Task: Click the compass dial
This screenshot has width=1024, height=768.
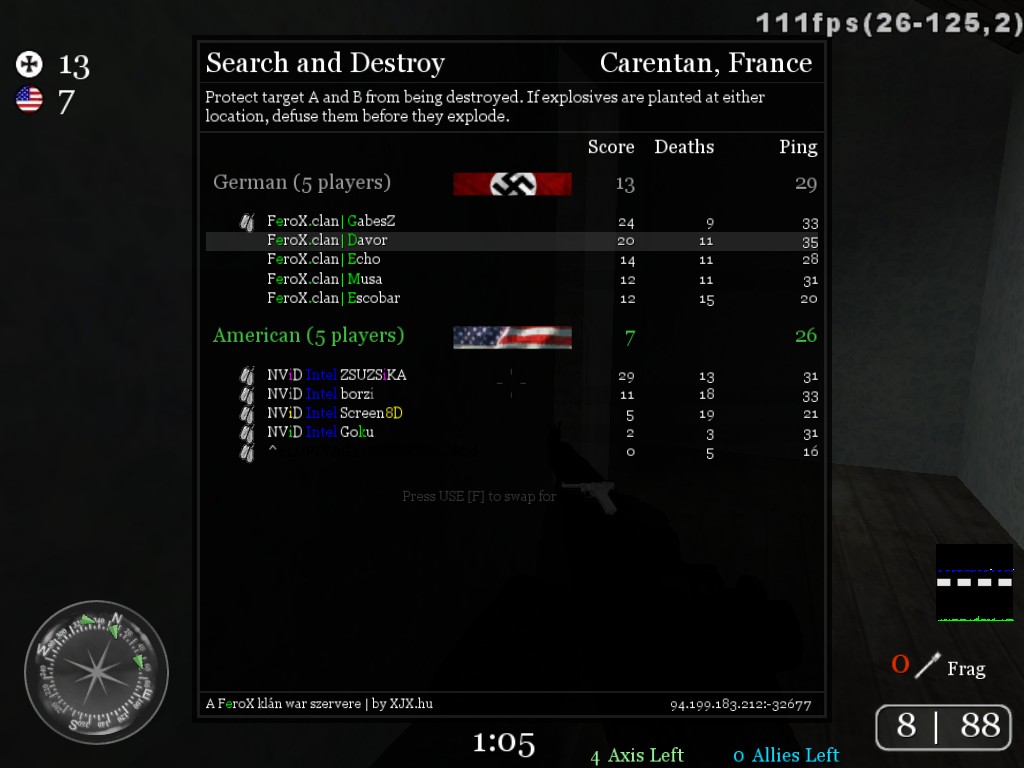Action: [x=96, y=672]
